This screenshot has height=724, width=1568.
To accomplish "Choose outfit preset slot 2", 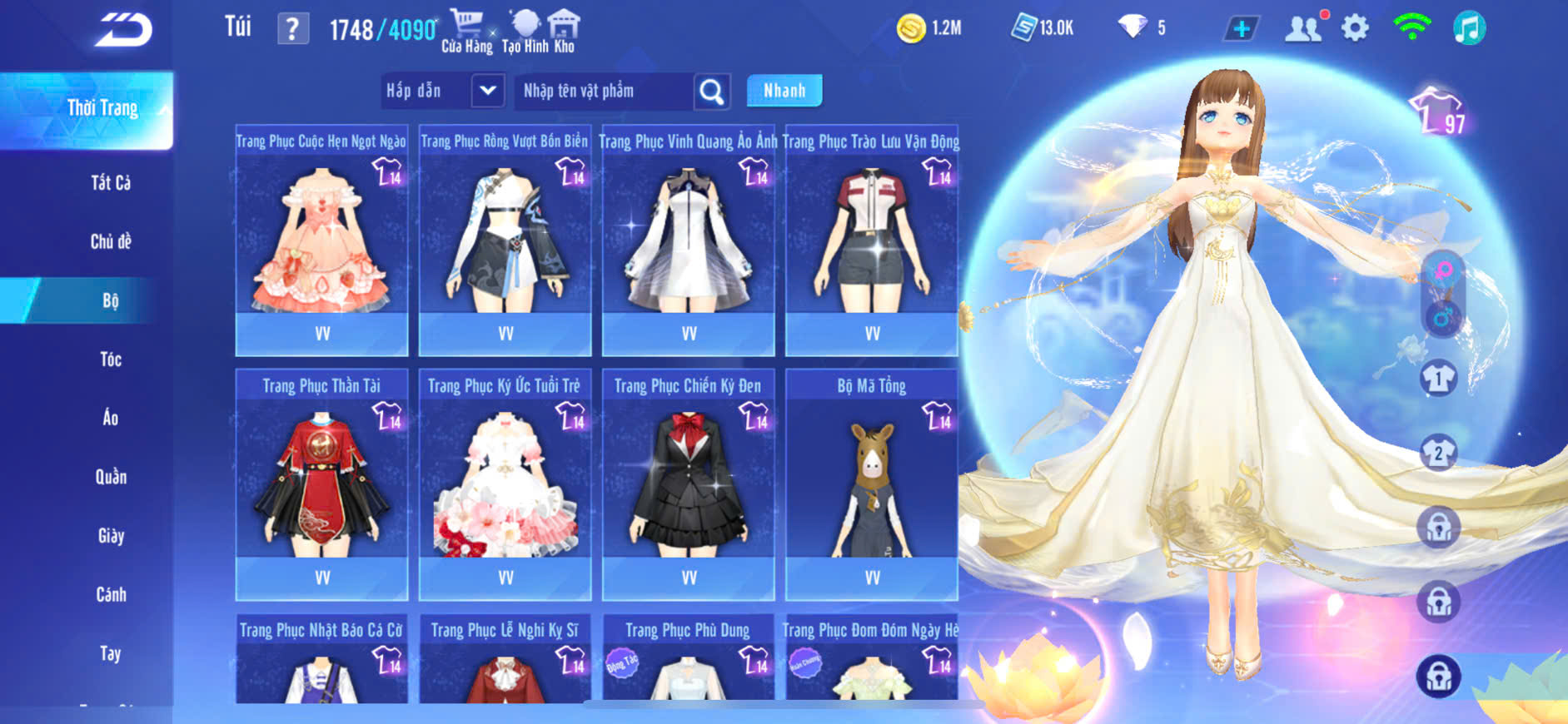I will pyautogui.click(x=1438, y=454).
